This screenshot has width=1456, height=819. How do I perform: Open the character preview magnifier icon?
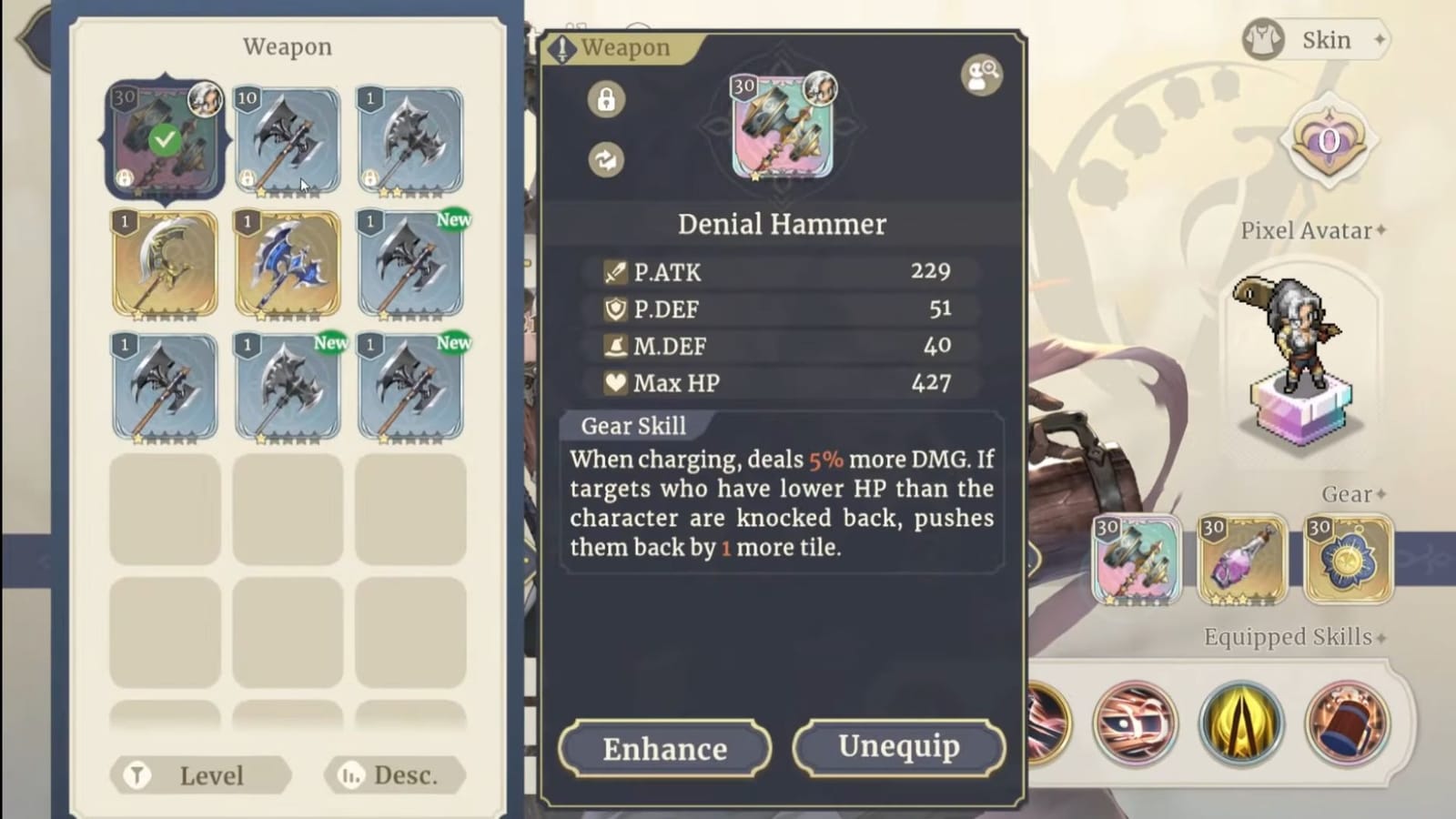click(980, 76)
